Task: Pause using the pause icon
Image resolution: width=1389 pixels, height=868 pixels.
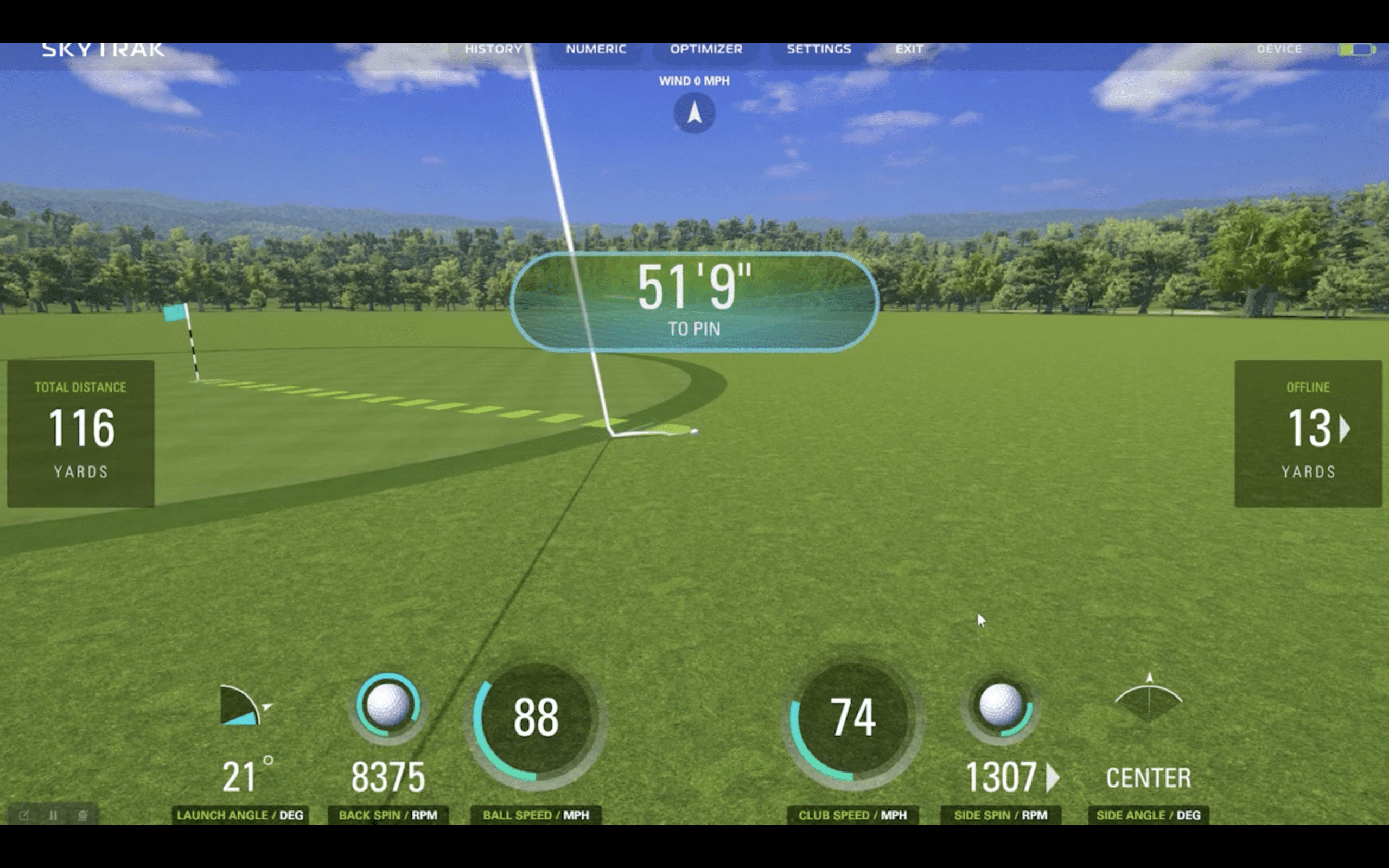Action: (53, 815)
